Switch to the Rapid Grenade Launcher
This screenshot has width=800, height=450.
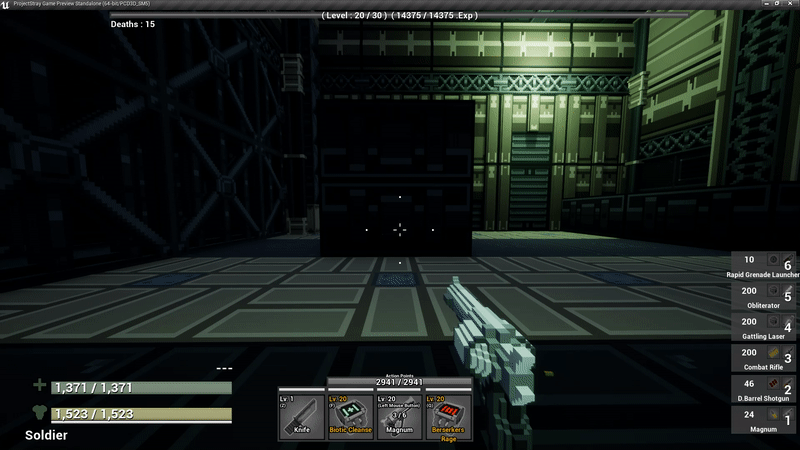pyautogui.click(x=765, y=265)
